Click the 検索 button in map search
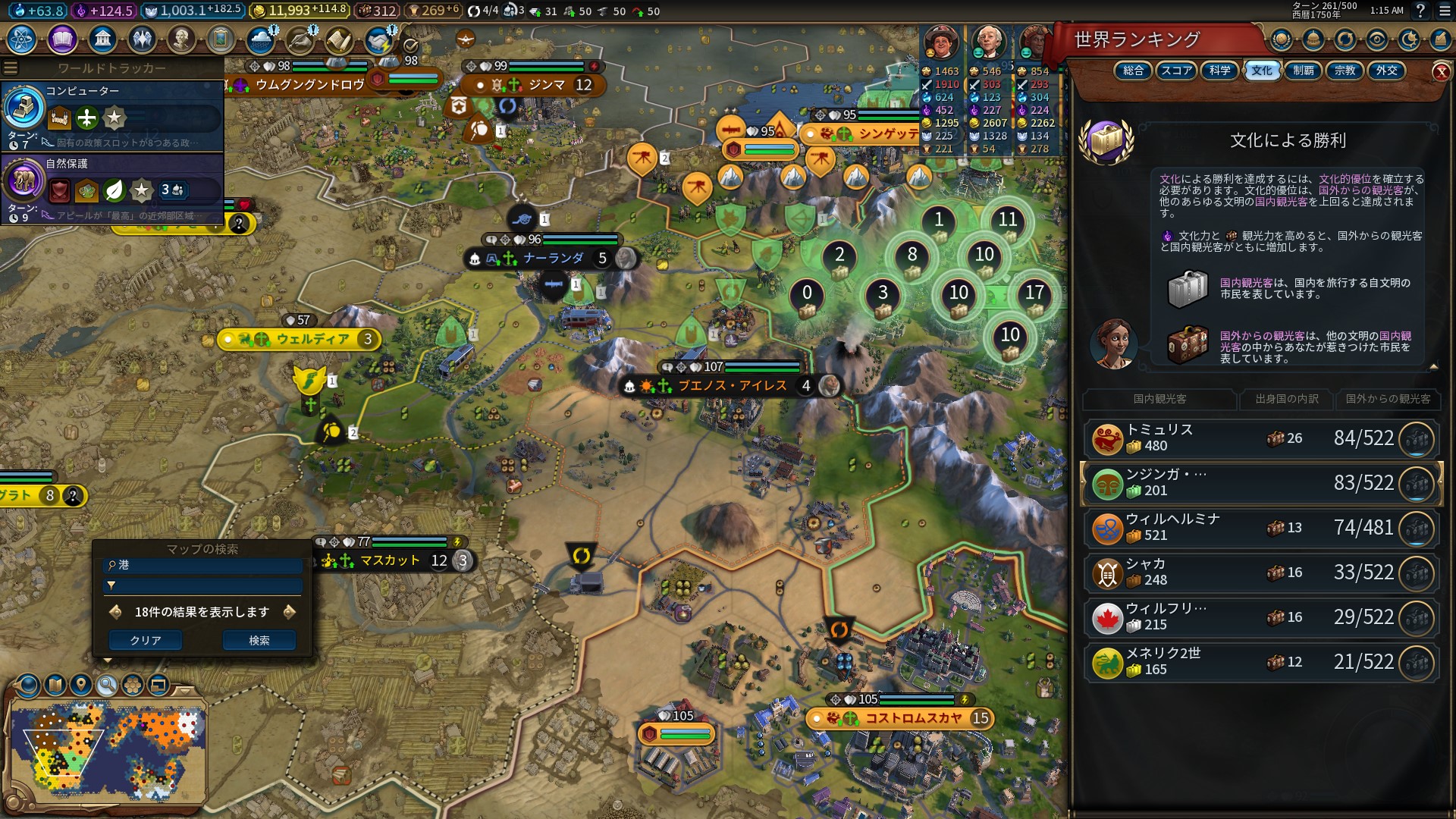Screen dimensions: 1456x819 pyautogui.click(x=259, y=641)
